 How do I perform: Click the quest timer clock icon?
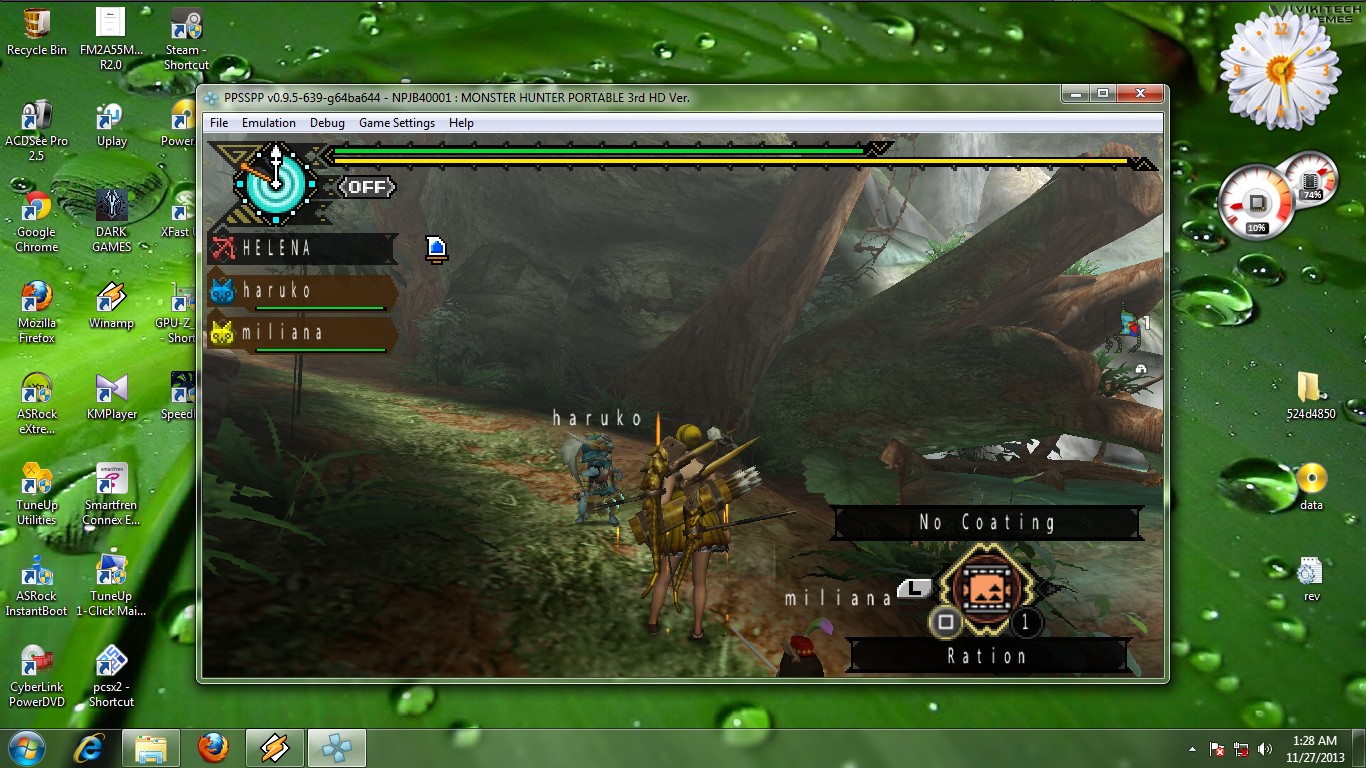(275, 183)
